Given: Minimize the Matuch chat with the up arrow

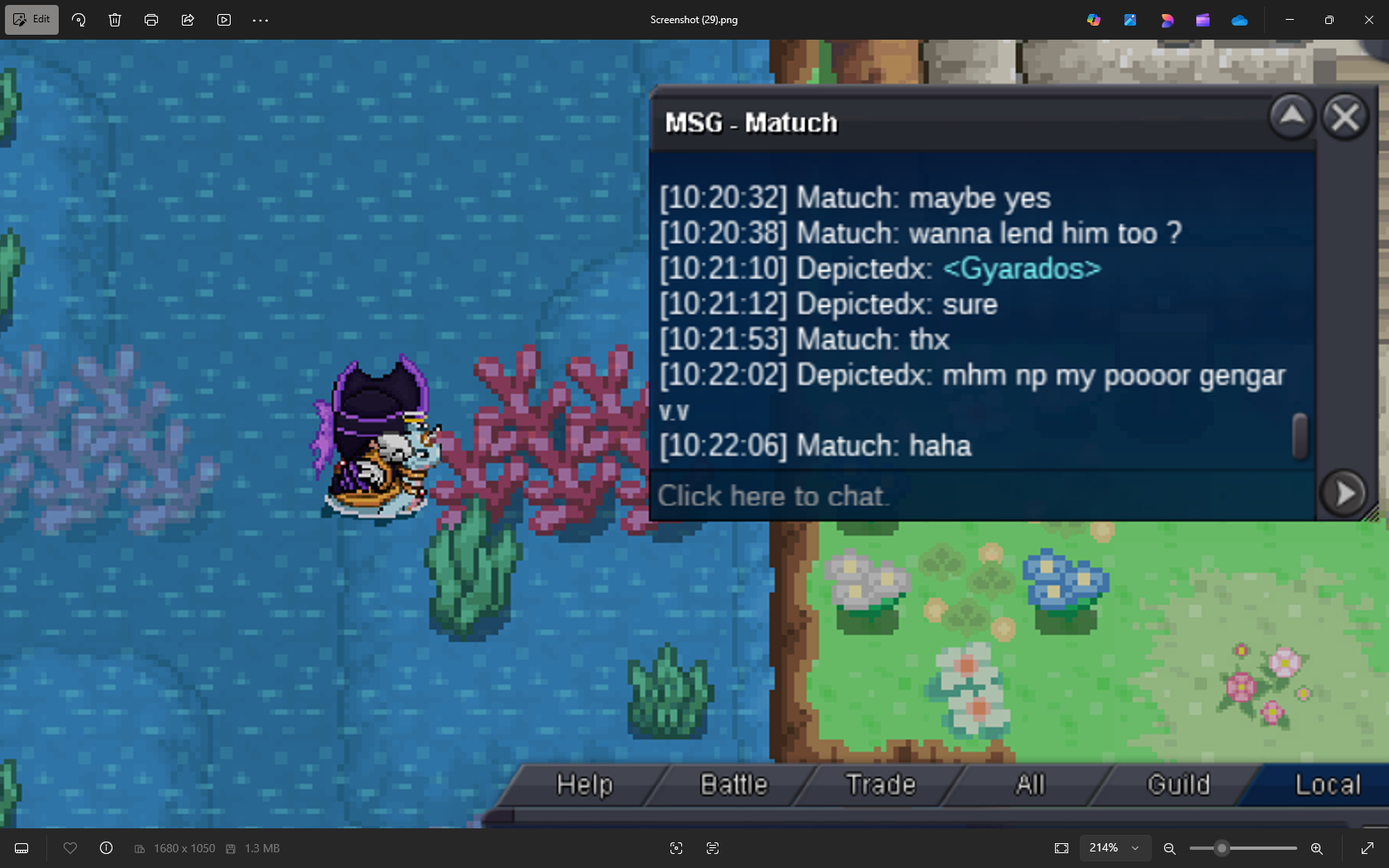Looking at the screenshot, I should pyautogui.click(x=1292, y=117).
